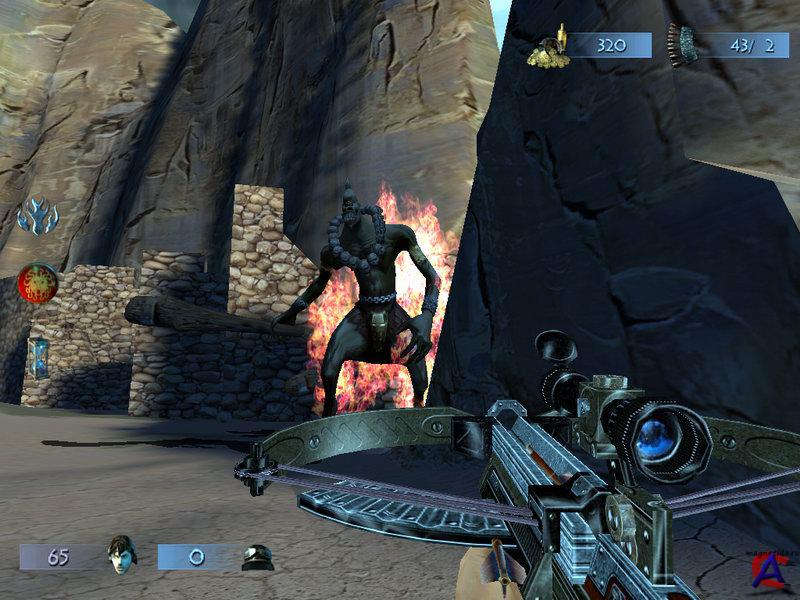
Task: Select the red orb with gold sun
Action: (x=38, y=281)
